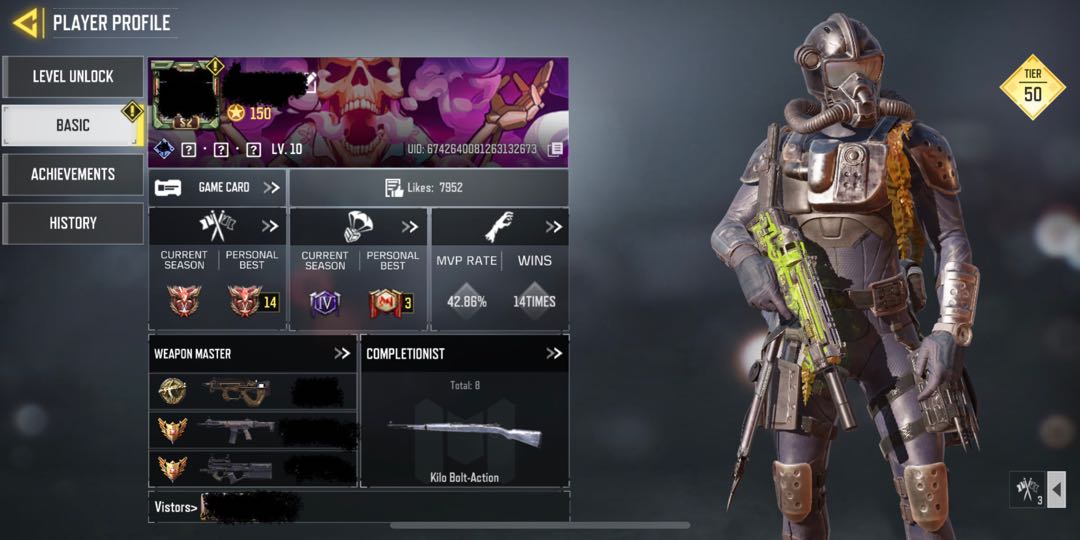Copy the player UID with copy icon
This screenshot has width=1080, height=540.
pyautogui.click(x=555, y=149)
